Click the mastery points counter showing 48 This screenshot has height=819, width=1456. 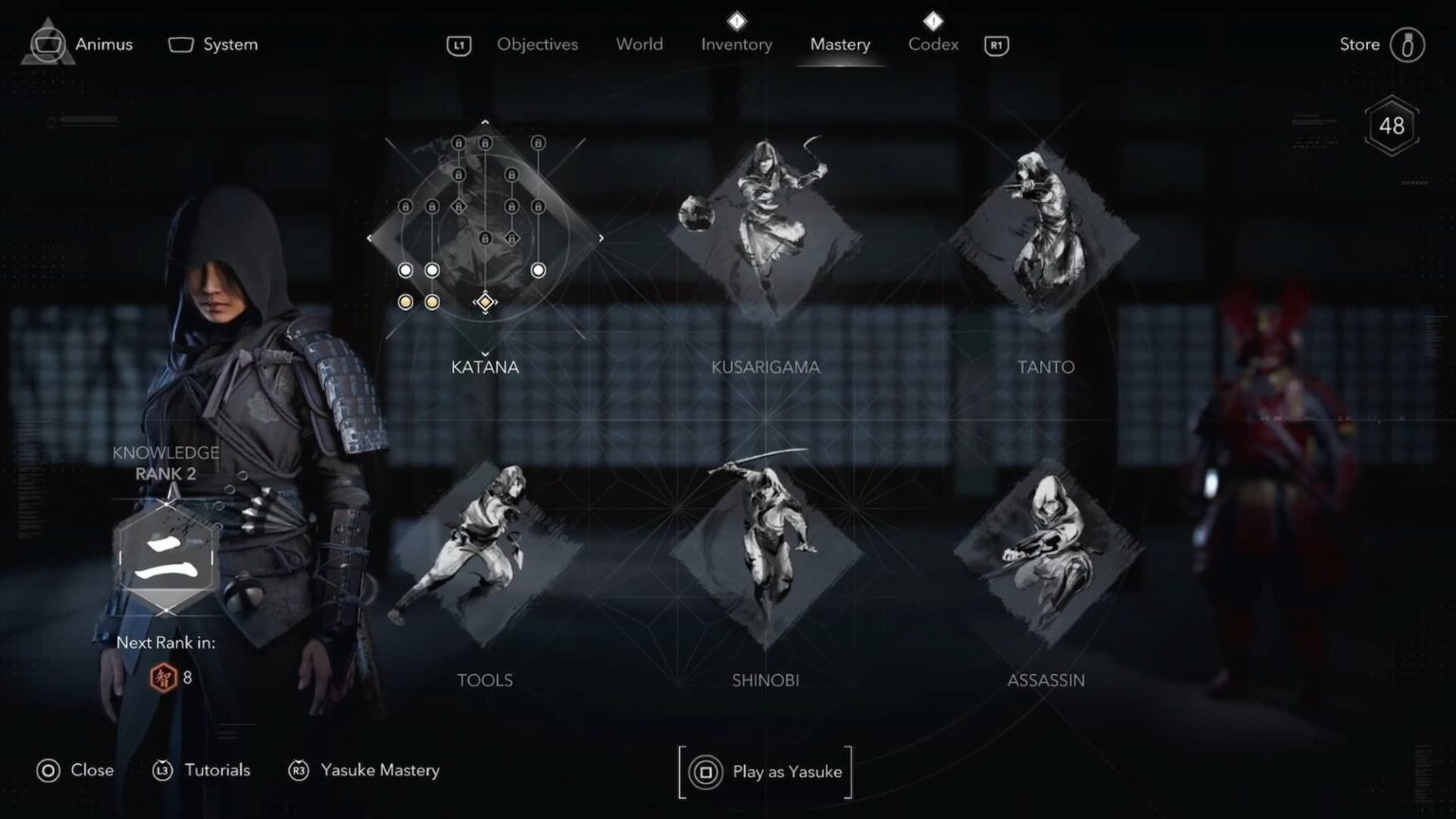(x=1391, y=124)
